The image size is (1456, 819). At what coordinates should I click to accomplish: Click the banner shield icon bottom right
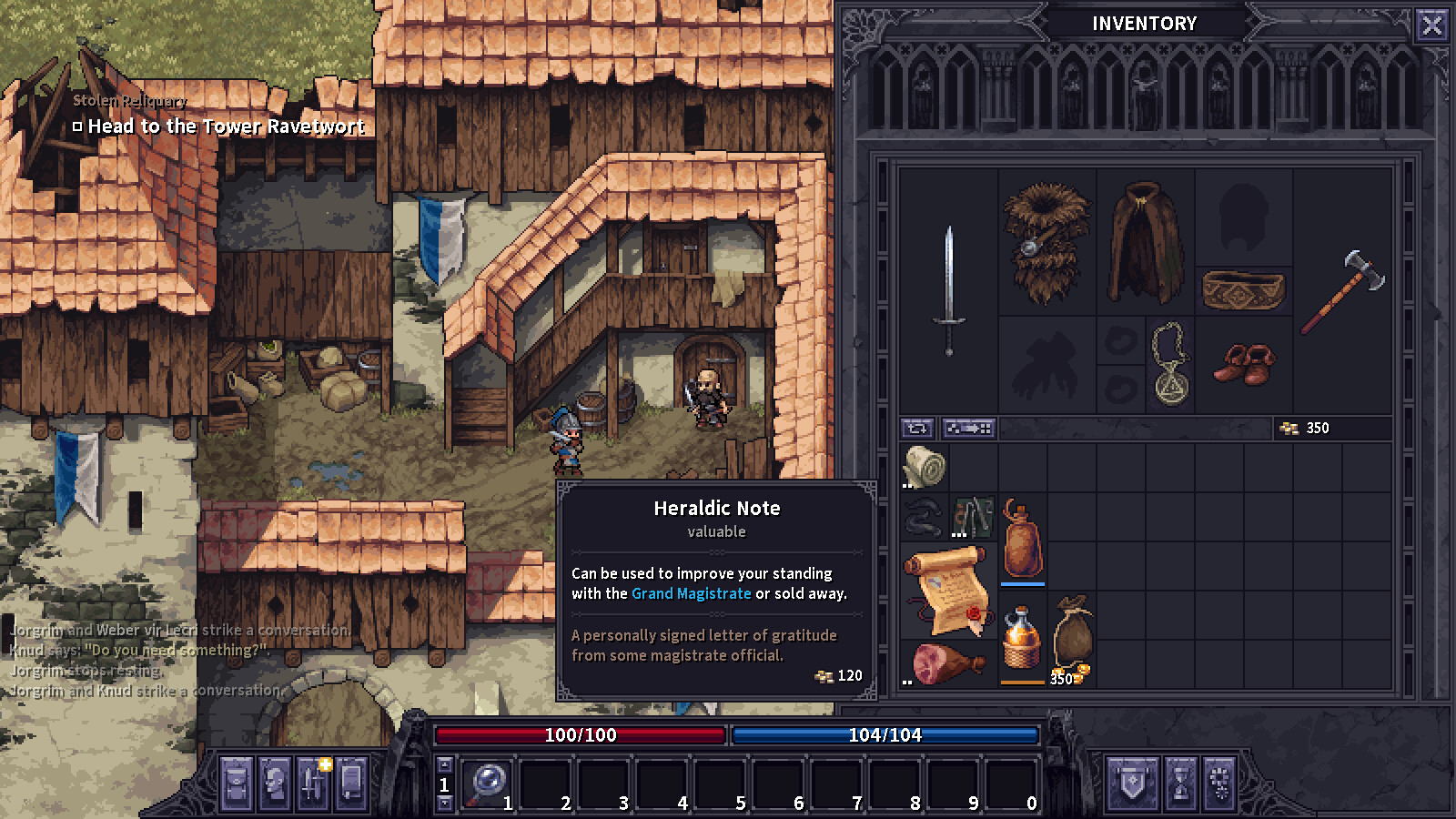(x=1133, y=783)
